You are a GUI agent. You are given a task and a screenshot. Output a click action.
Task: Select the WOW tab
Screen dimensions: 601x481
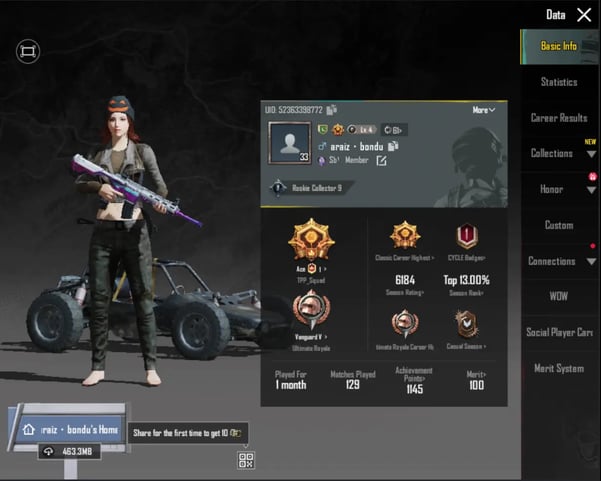click(559, 297)
